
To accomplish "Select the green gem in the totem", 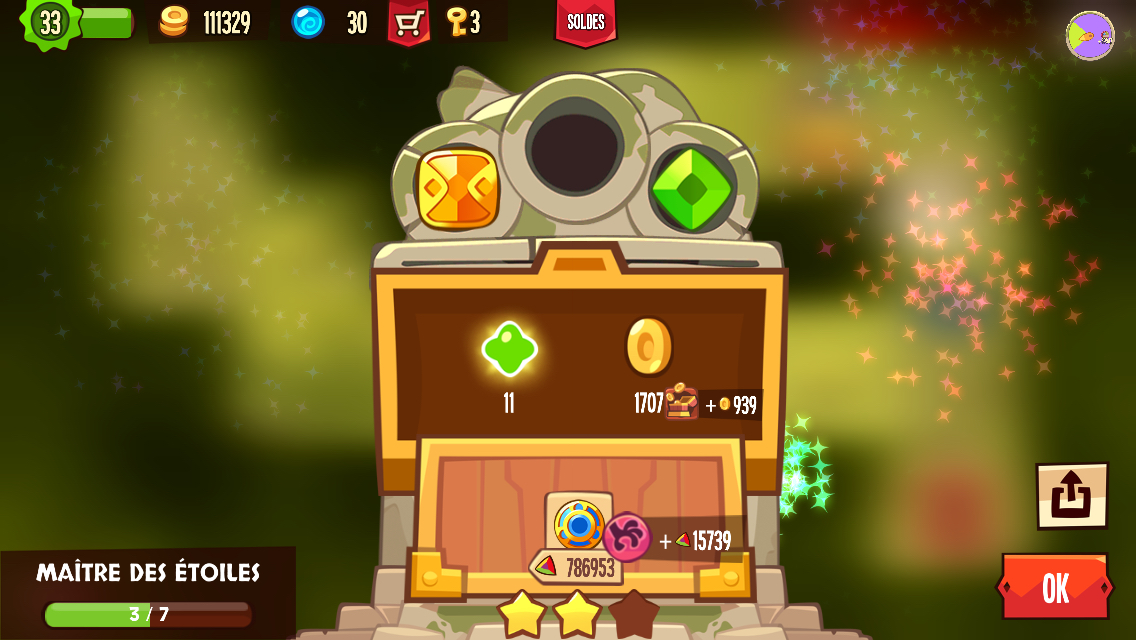I will pos(692,188).
